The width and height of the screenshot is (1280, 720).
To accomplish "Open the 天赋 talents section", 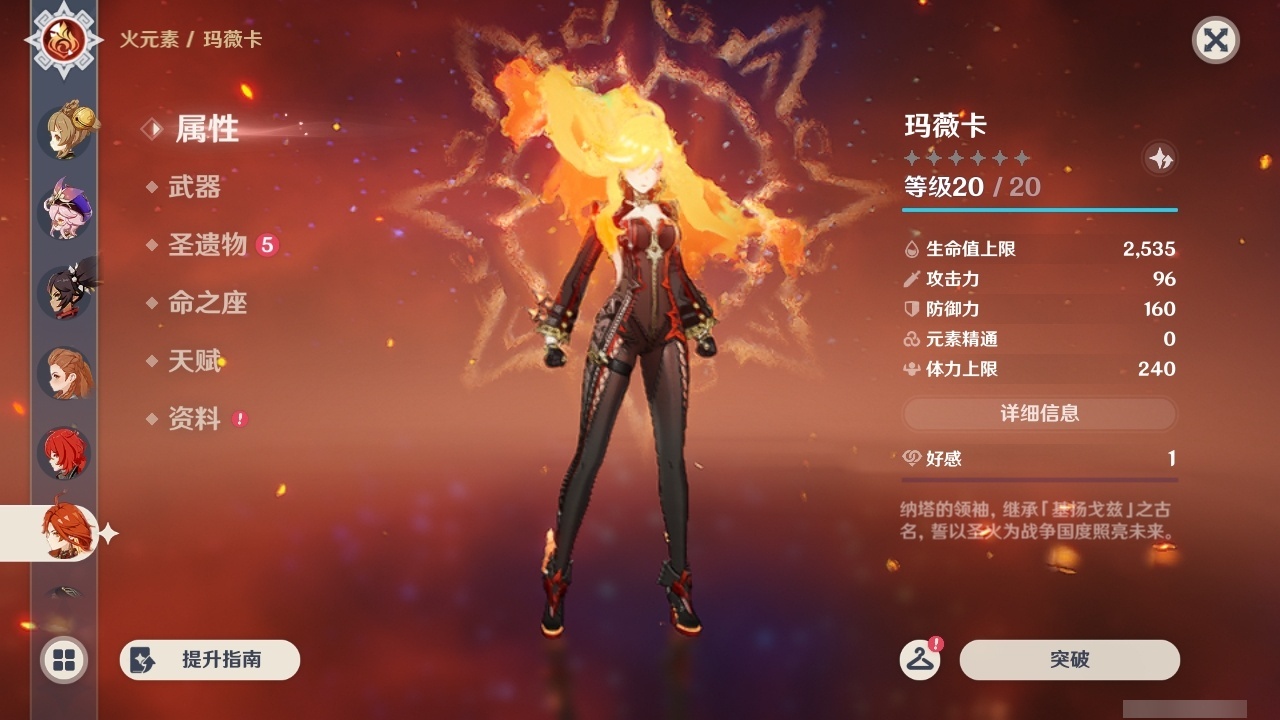I will coord(196,362).
